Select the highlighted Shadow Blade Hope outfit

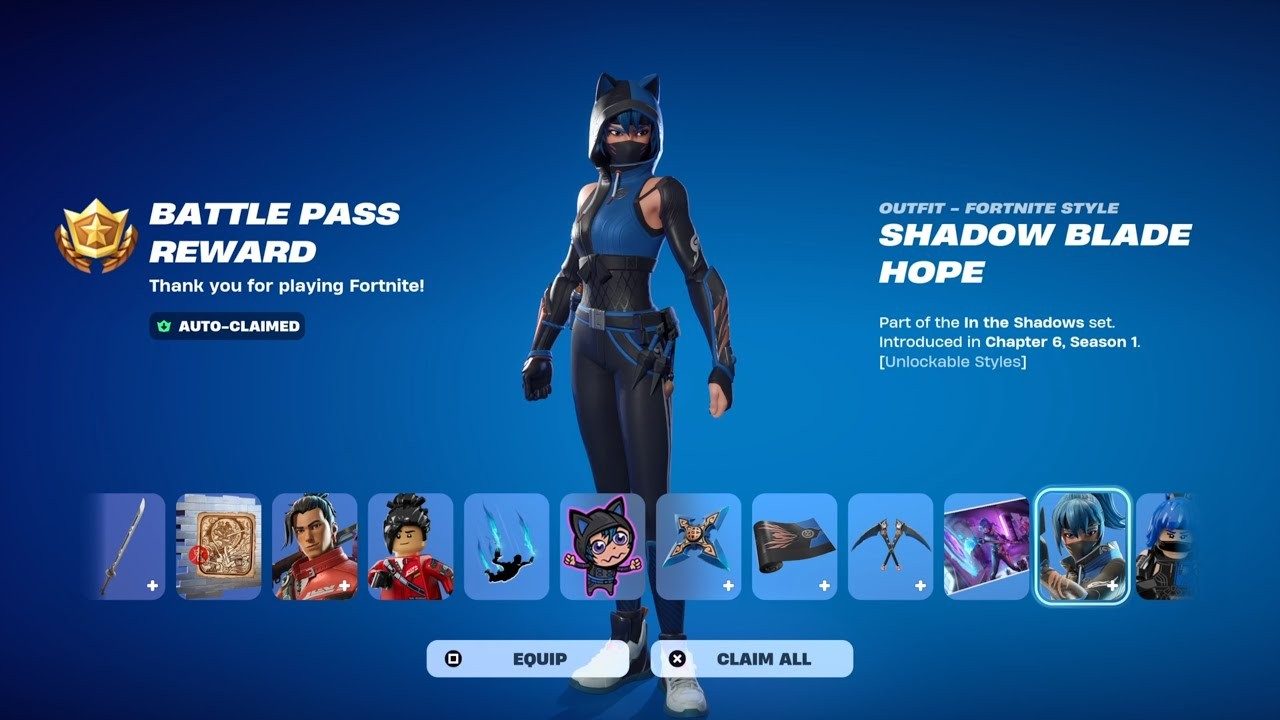point(1083,545)
